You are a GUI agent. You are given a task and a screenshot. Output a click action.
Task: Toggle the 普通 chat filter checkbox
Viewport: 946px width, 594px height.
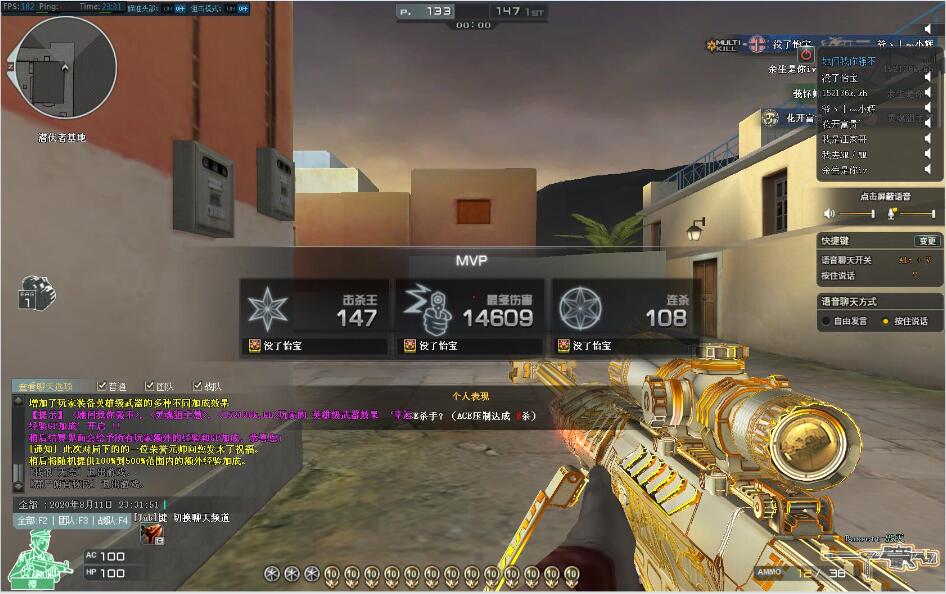click(x=102, y=386)
